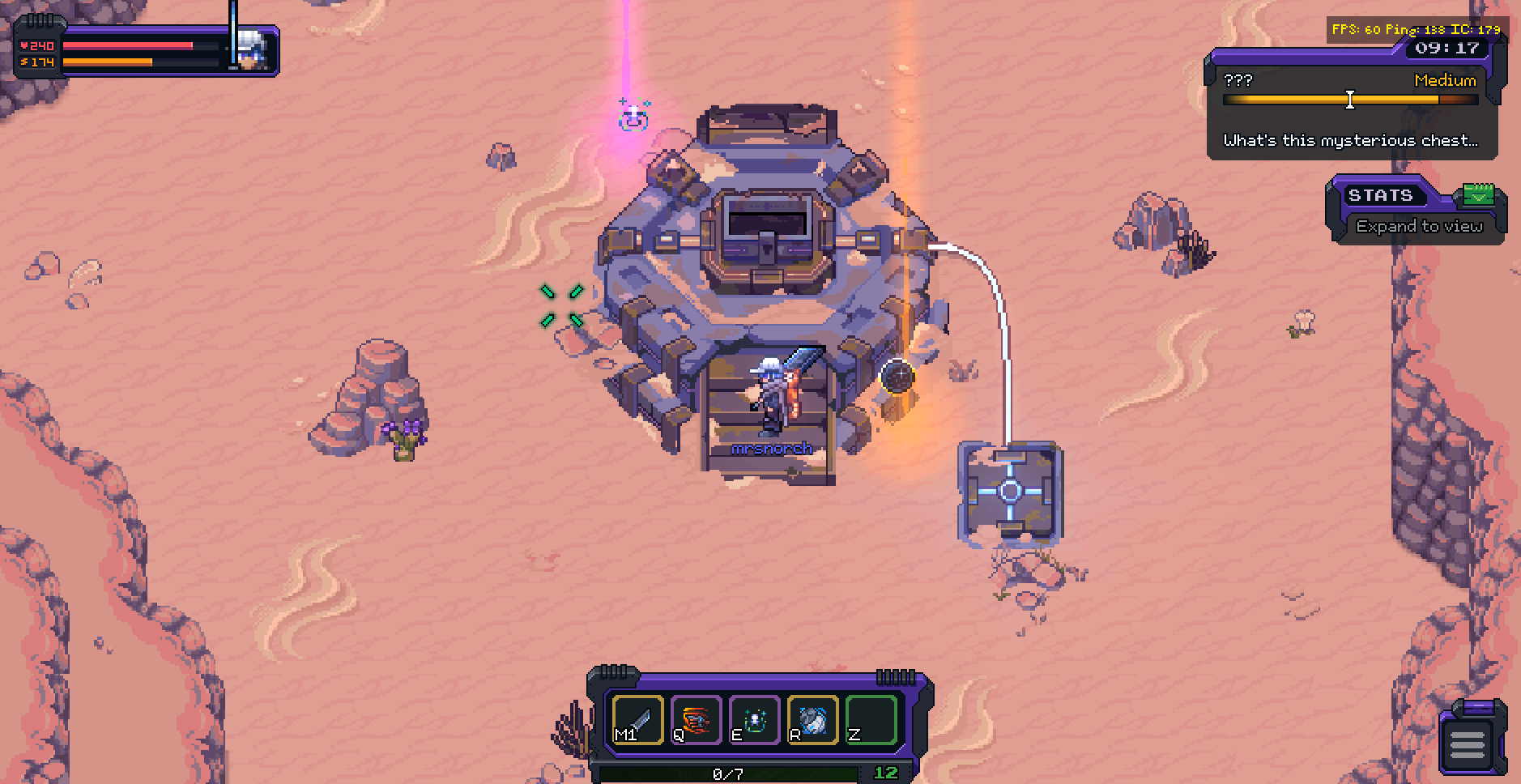Viewport: 1521px width, 784px height.
Task: Select the sword attack slot labeled M1
Action: (x=638, y=719)
